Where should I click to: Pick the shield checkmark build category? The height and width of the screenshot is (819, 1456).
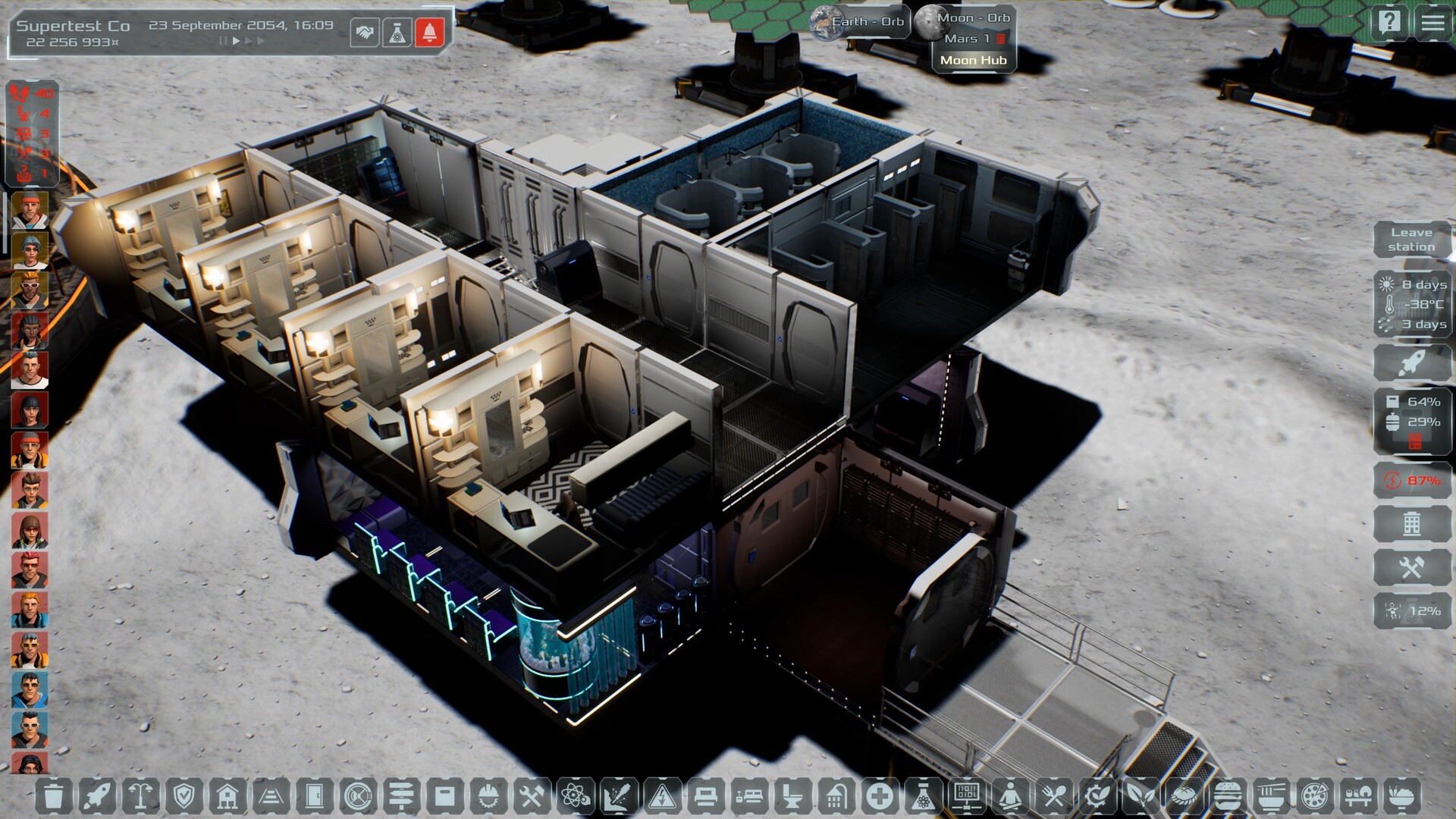click(184, 796)
